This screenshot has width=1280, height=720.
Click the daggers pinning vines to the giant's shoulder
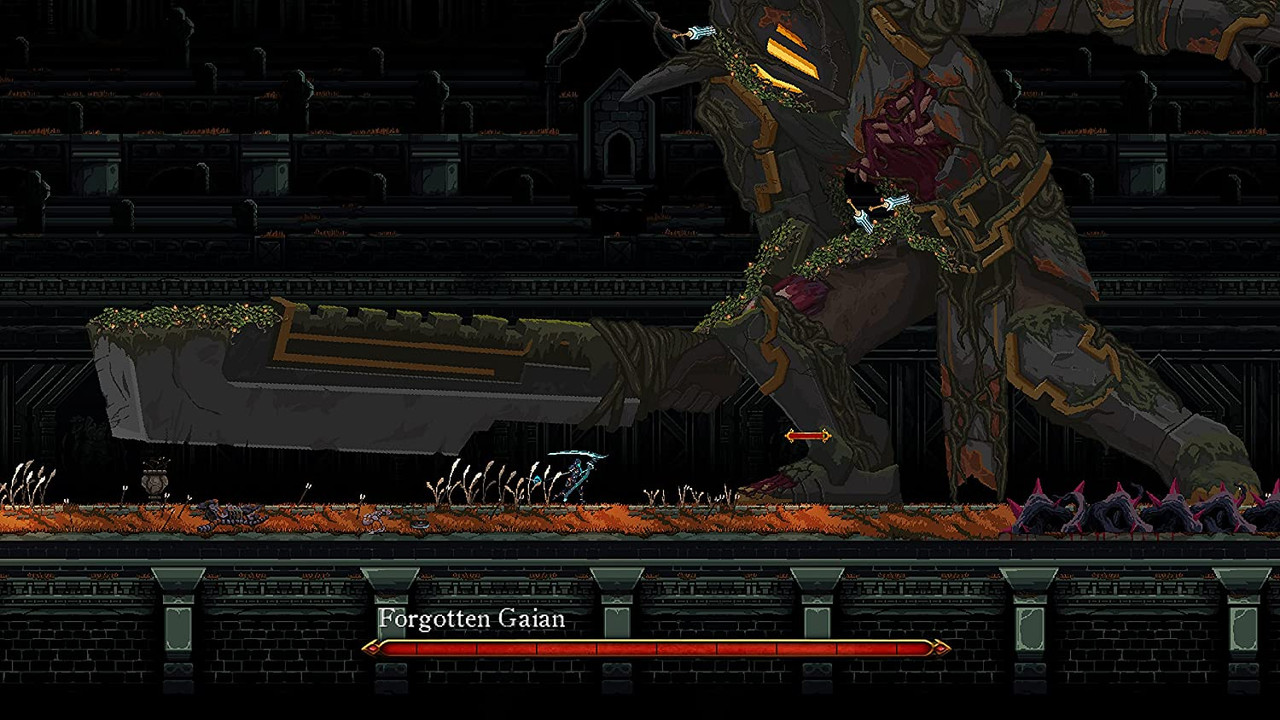[868, 210]
